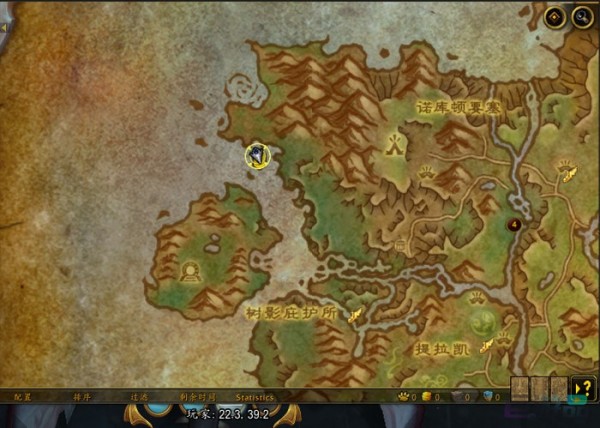Image resolution: width=600 pixels, height=428 pixels.
Task: Click the red dot map marker
Action: click(515, 224)
